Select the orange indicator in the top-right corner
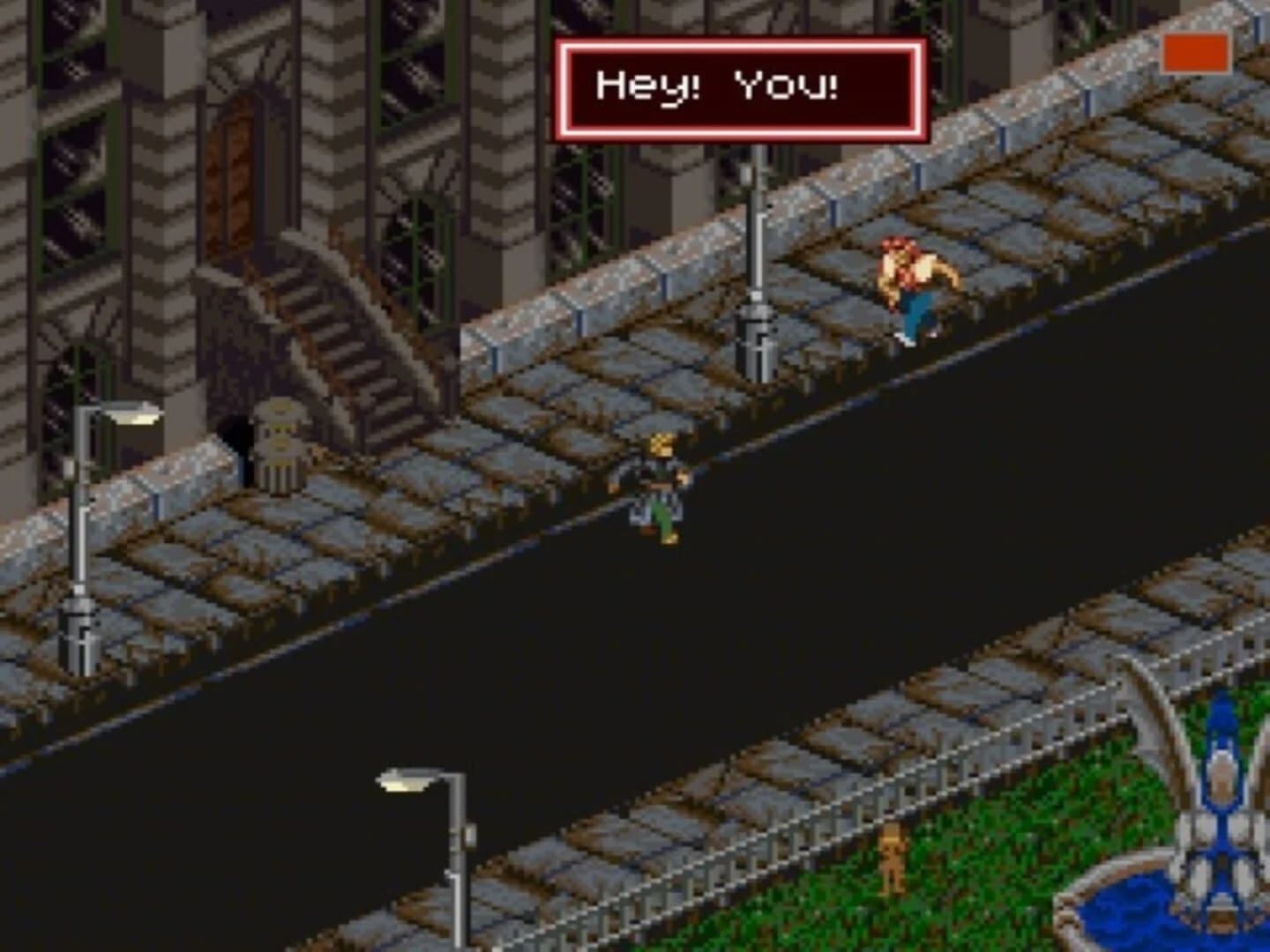Image resolution: width=1270 pixels, height=952 pixels. [1194, 53]
